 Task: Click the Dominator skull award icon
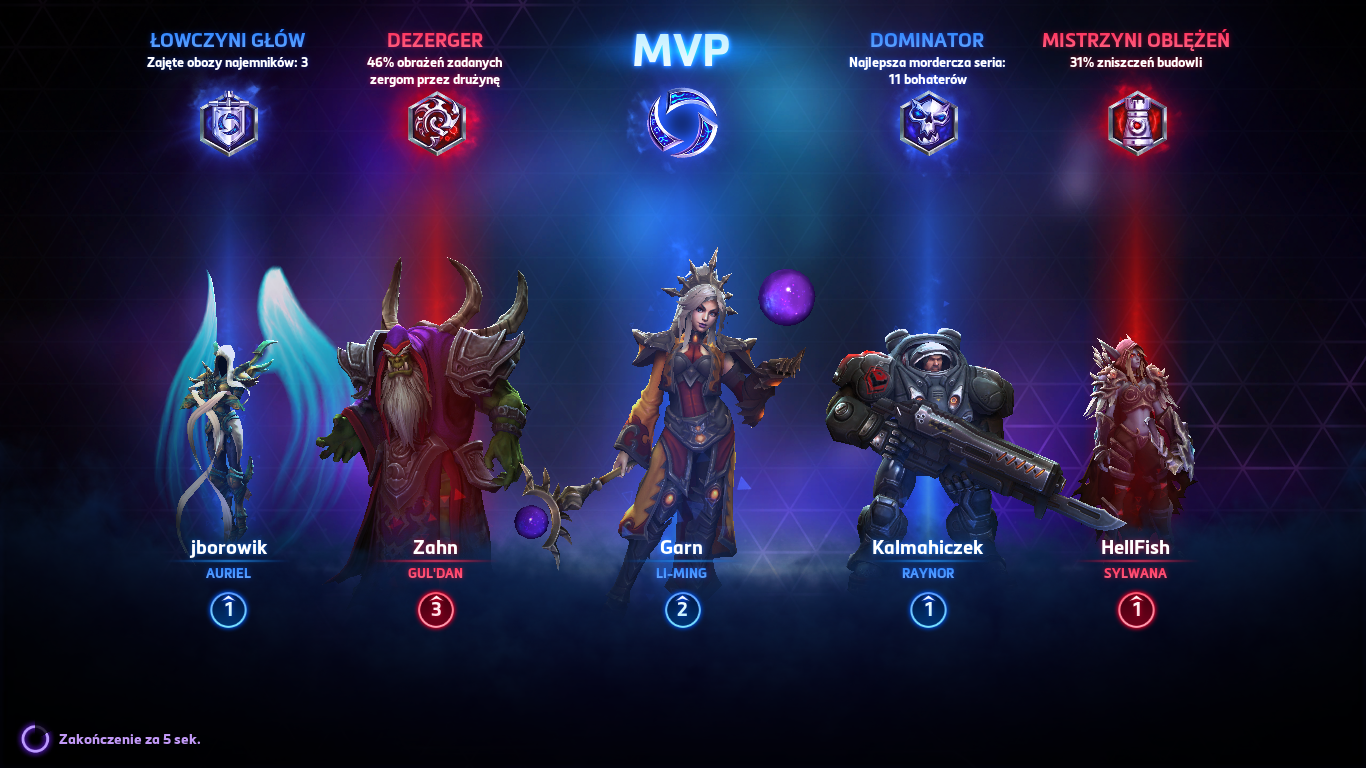[928, 120]
